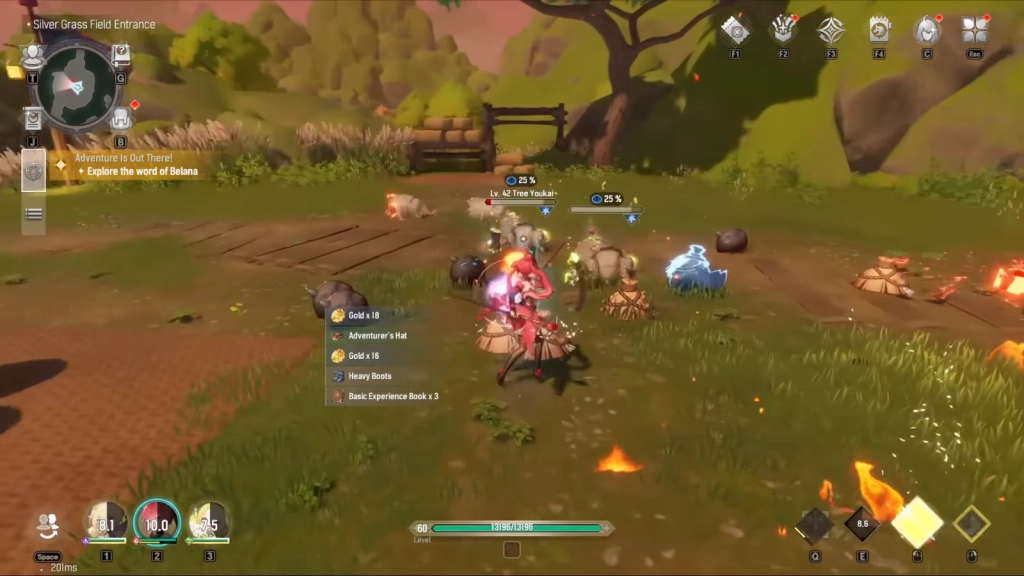Open the ticket-shaped F1 menu icon

735,30
